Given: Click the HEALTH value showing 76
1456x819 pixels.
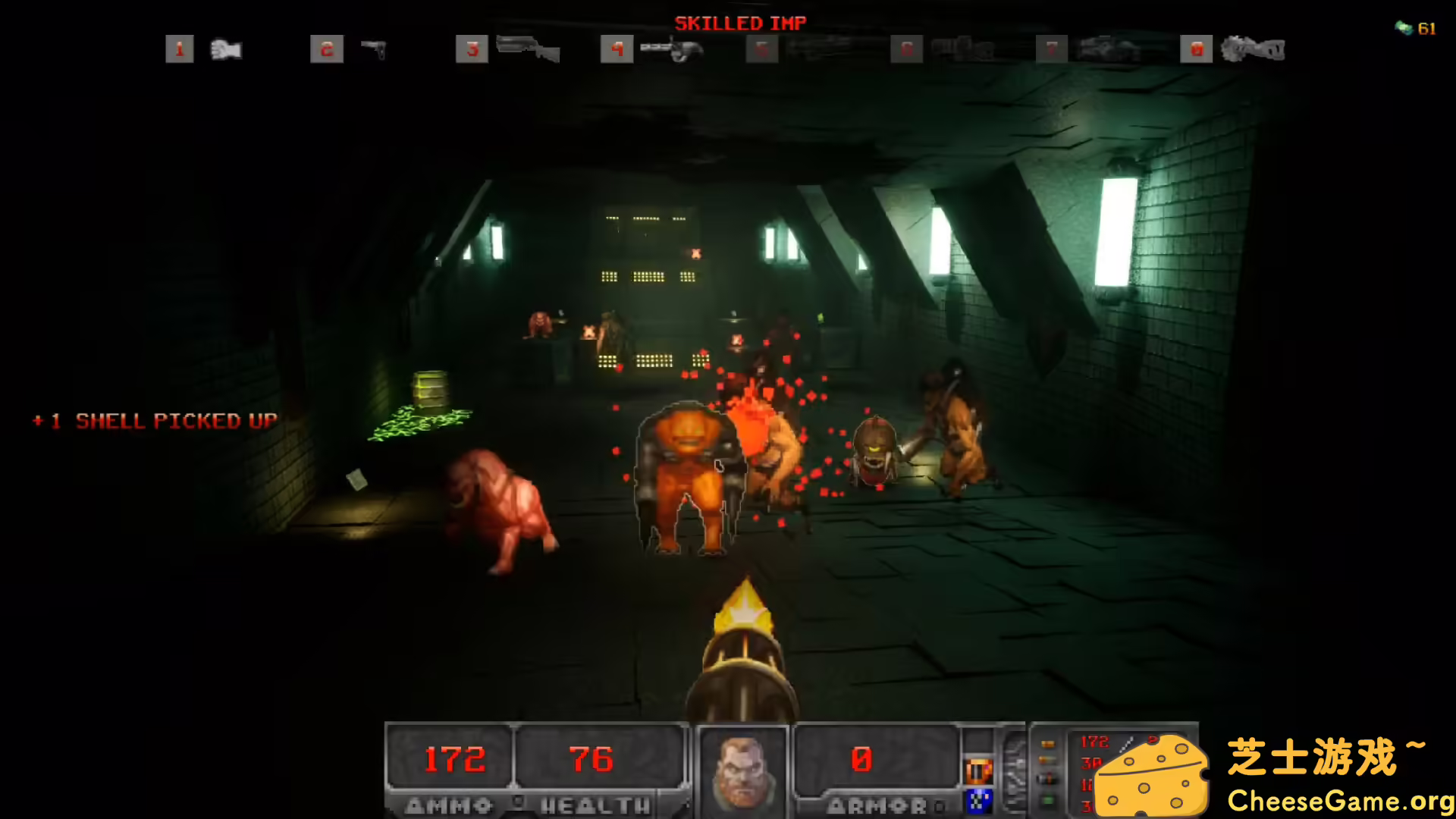Looking at the screenshot, I should tap(590, 758).
